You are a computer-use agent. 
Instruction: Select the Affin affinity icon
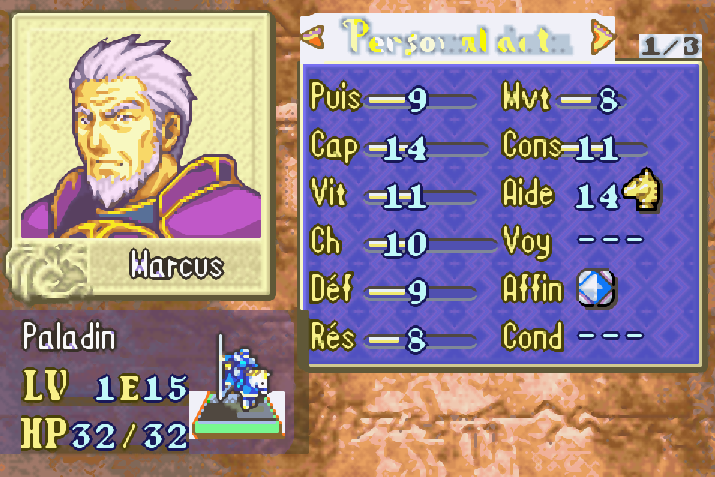596,289
